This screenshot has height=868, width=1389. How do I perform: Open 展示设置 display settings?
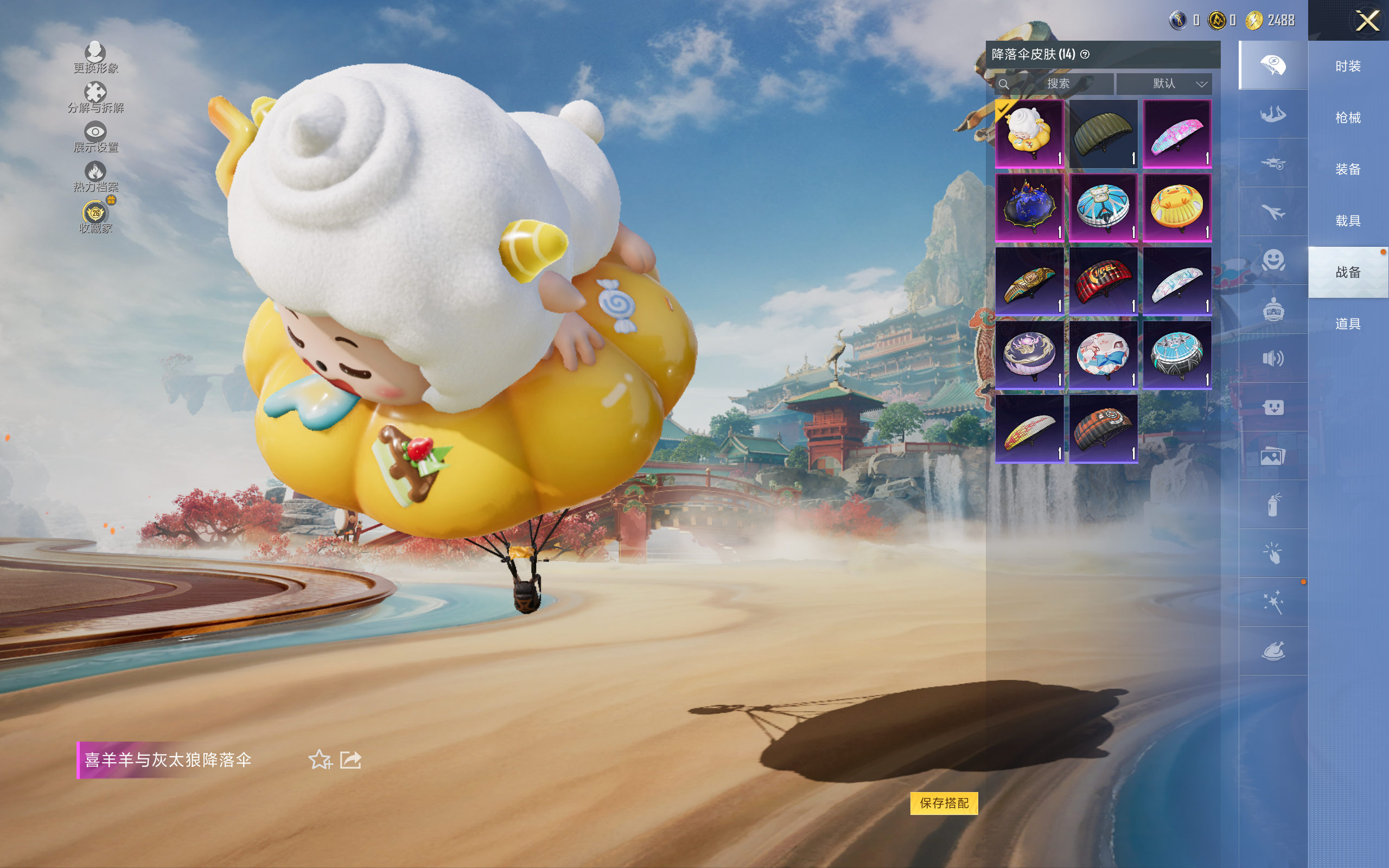[x=95, y=137]
